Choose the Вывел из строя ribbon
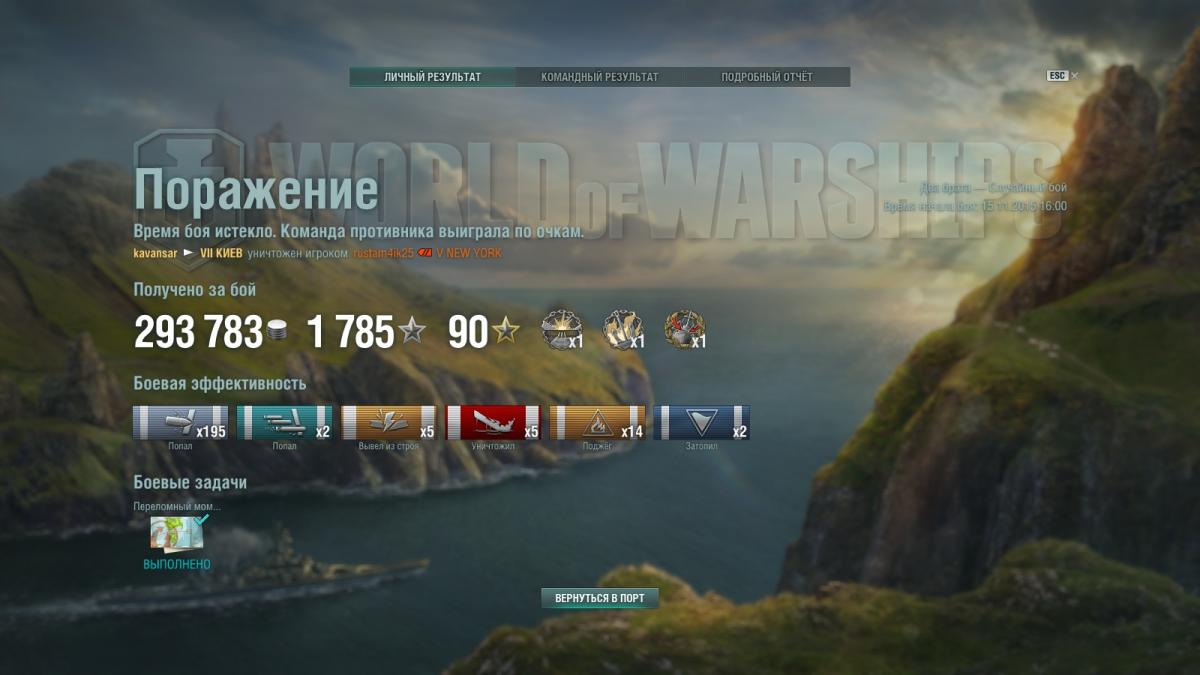This screenshot has width=1200, height=675. [389, 423]
